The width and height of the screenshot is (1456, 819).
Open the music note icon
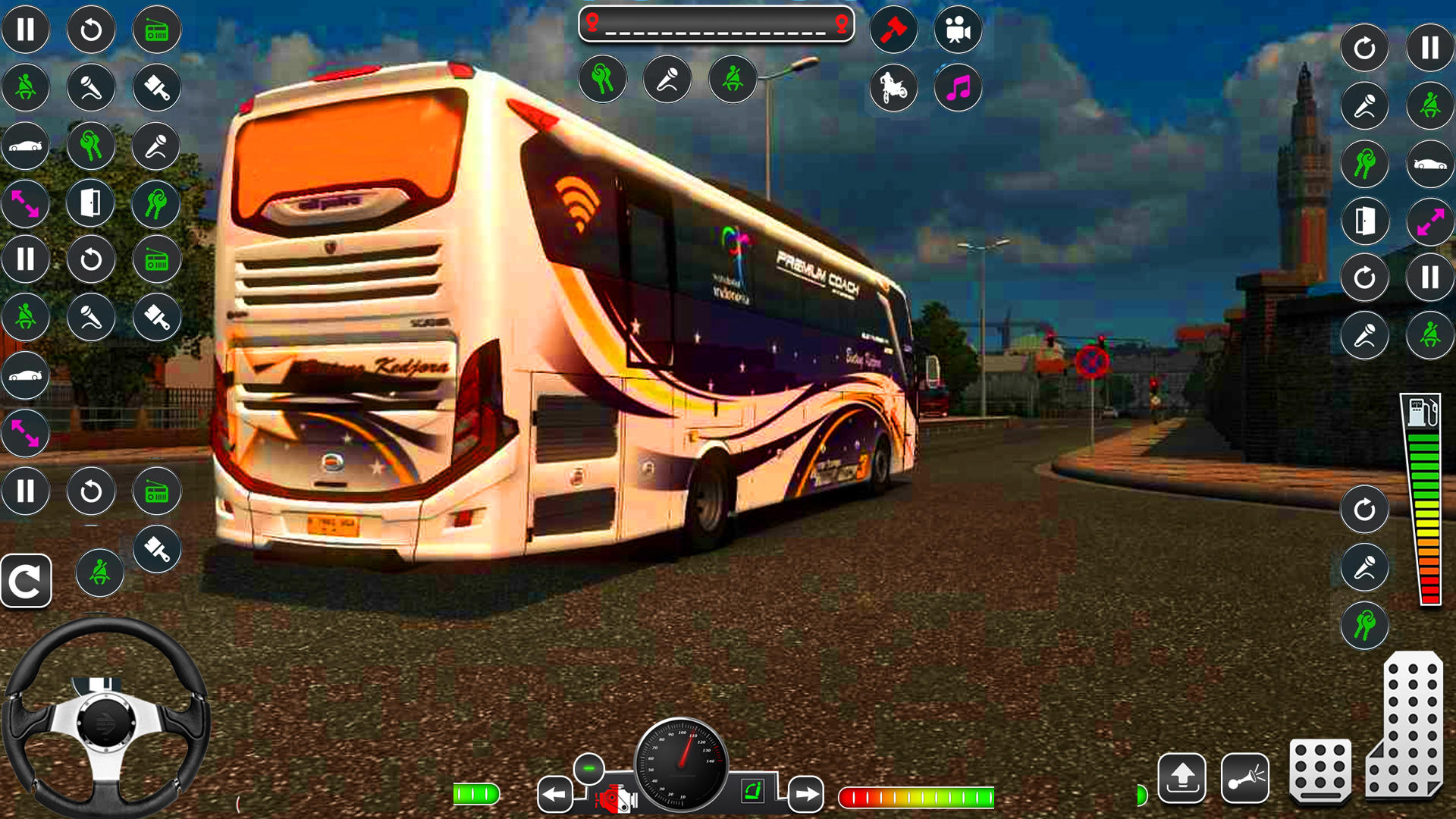(x=959, y=89)
